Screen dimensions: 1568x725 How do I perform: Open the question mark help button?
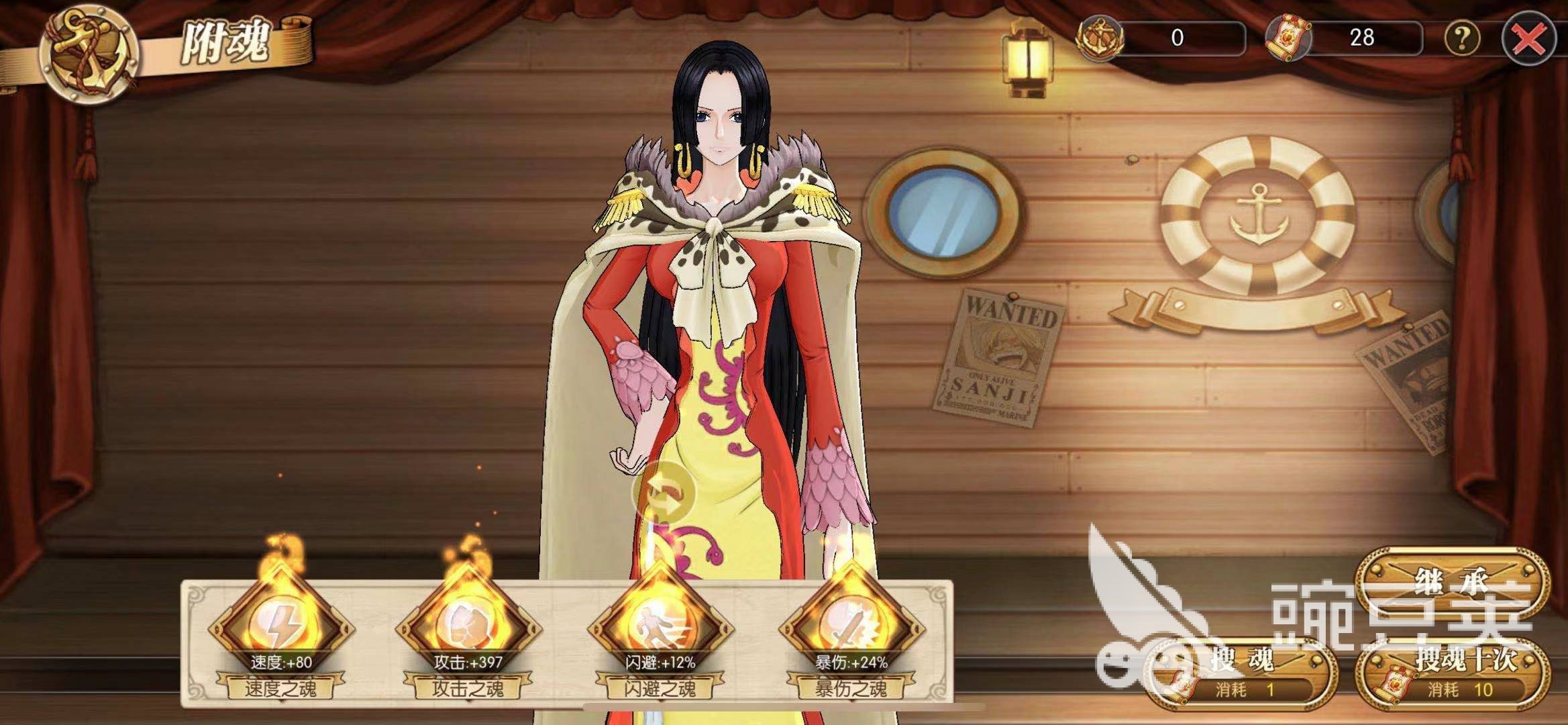point(1461,38)
